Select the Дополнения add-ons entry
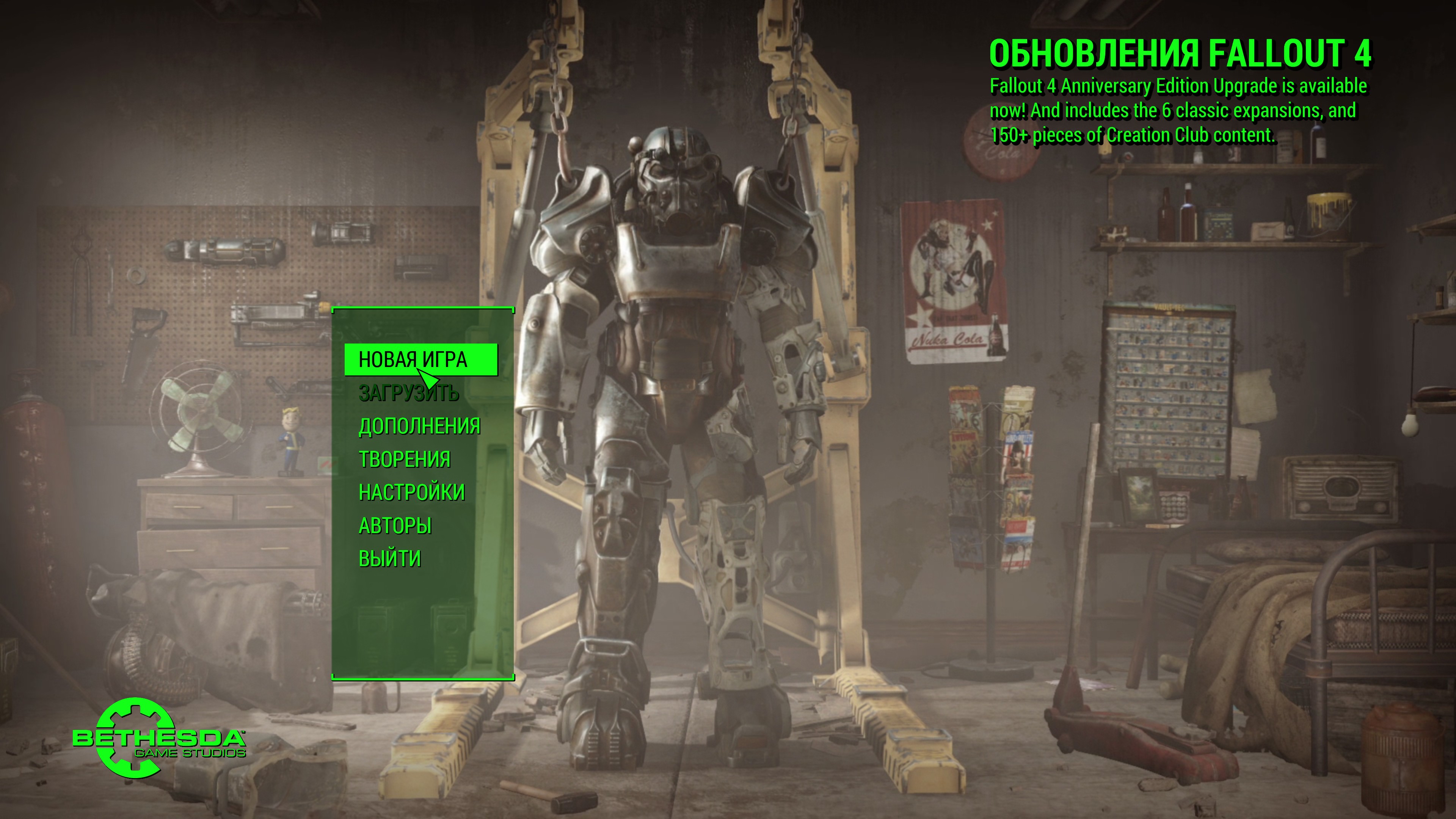Screen dimensions: 1456x819 (419, 426)
